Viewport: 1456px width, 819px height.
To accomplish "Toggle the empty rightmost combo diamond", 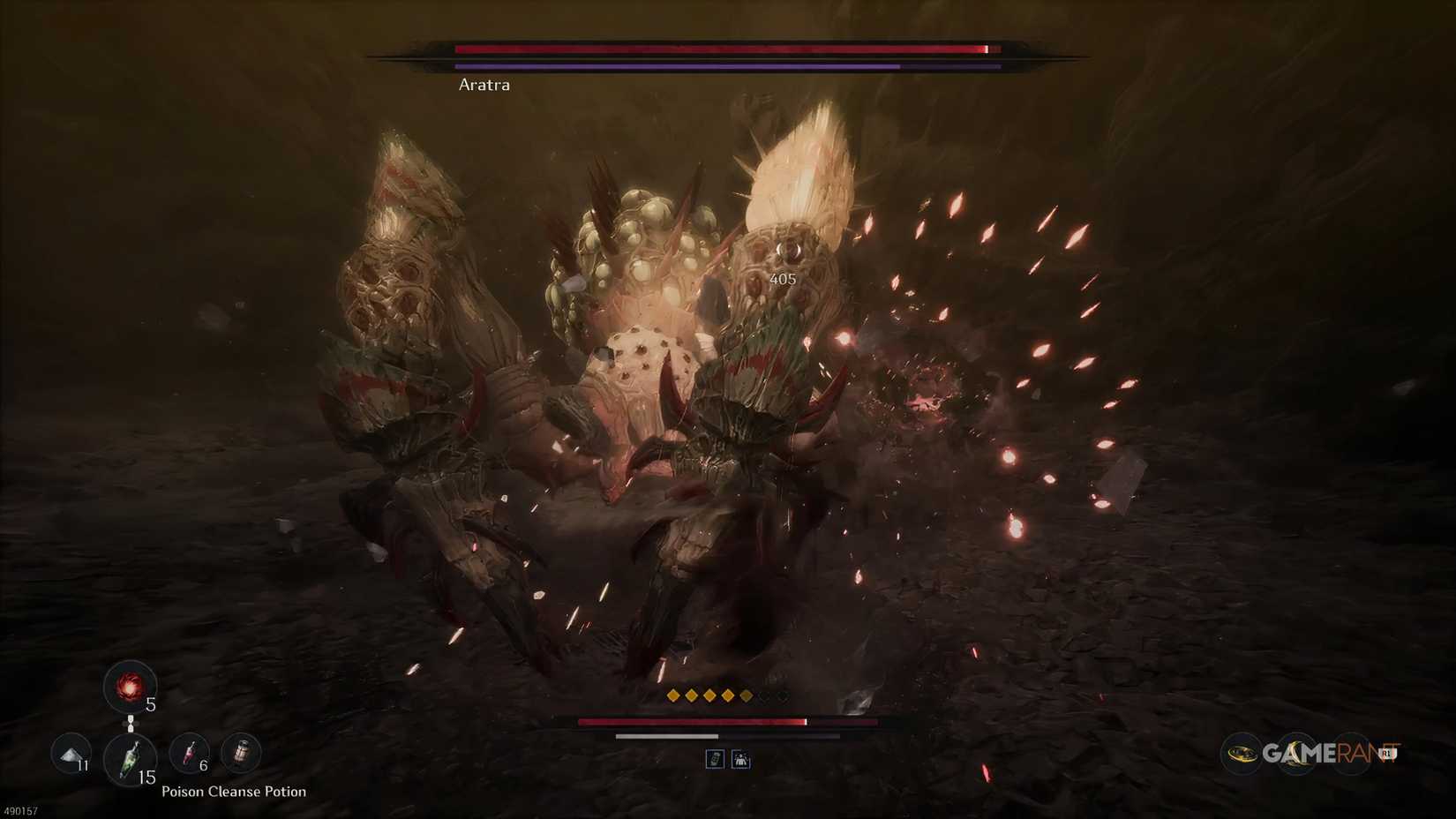I will pos(782,695).
